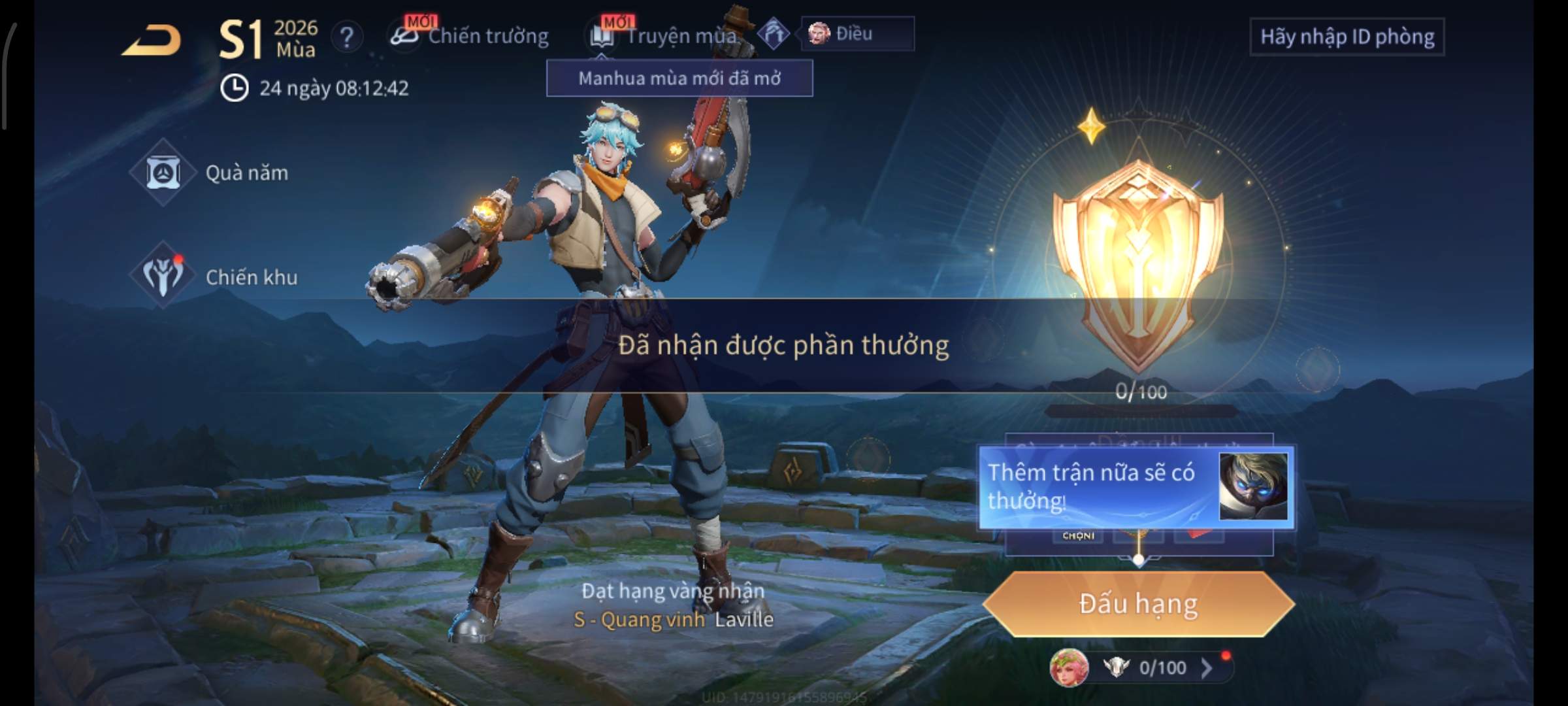This screenshot has width=1568, height=706.
Task: Tap the pink-haired hero avatar
Action: click(1068, 668)
